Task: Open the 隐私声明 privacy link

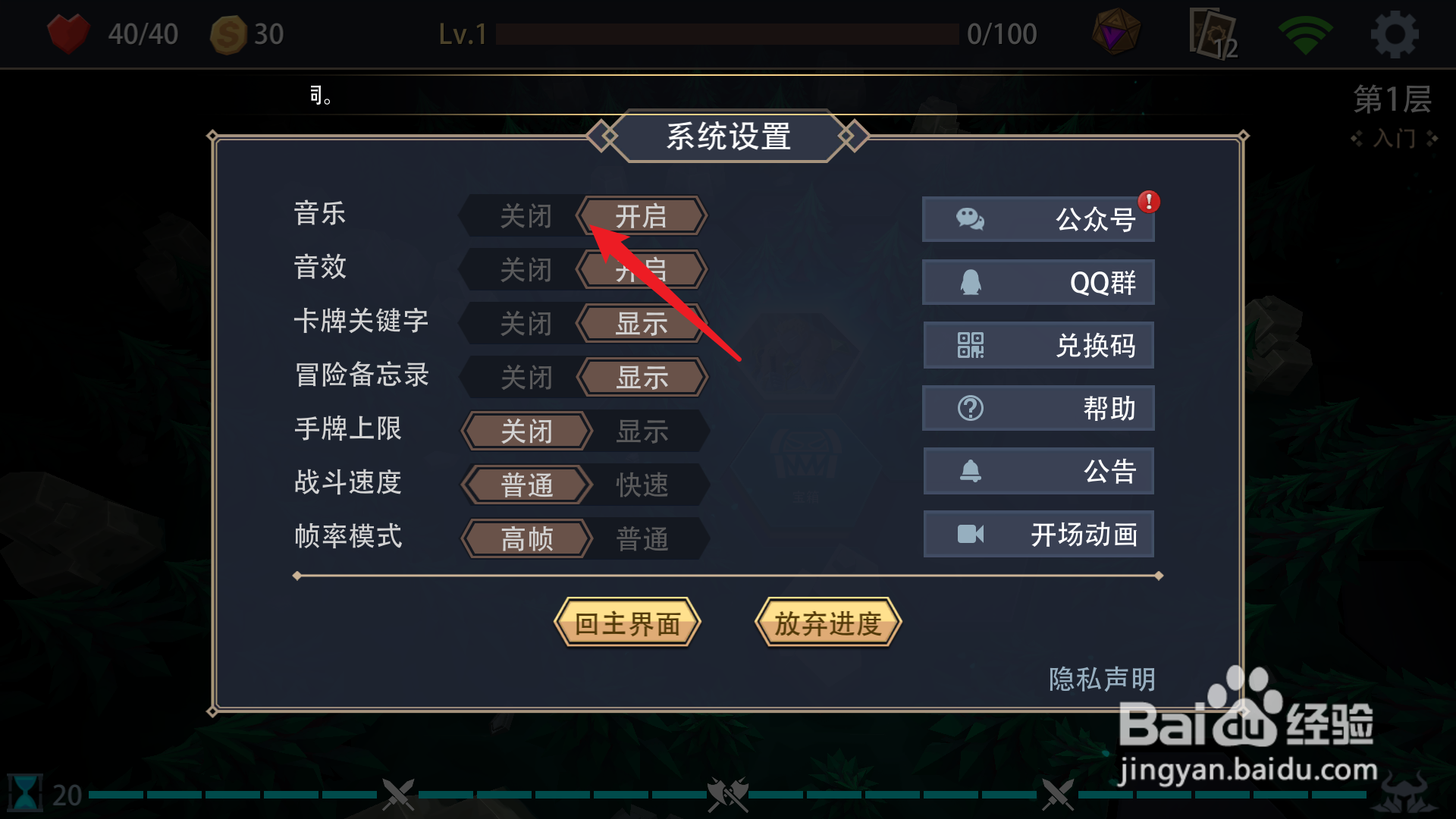Action: 1101,680
